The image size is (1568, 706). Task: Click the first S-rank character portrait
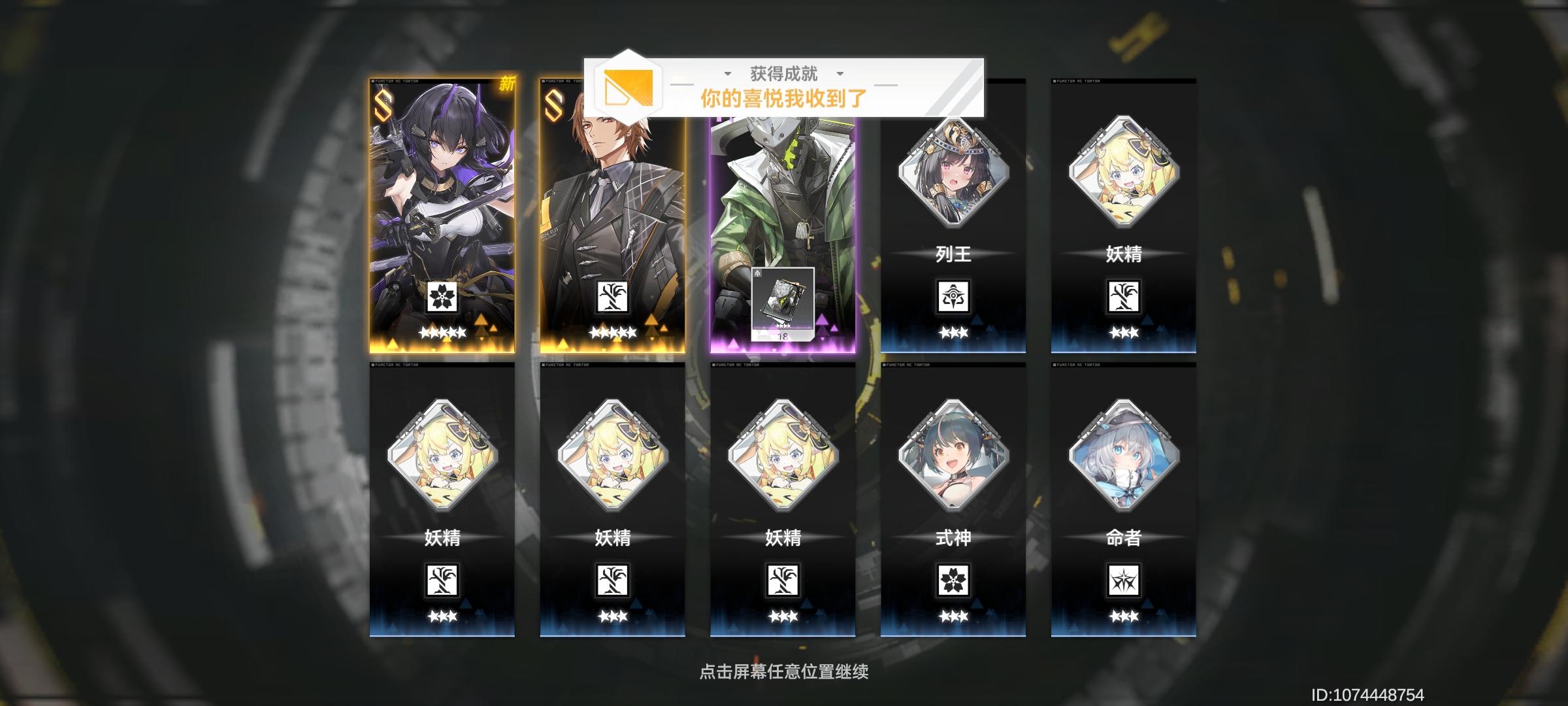(x=444, y=196)
